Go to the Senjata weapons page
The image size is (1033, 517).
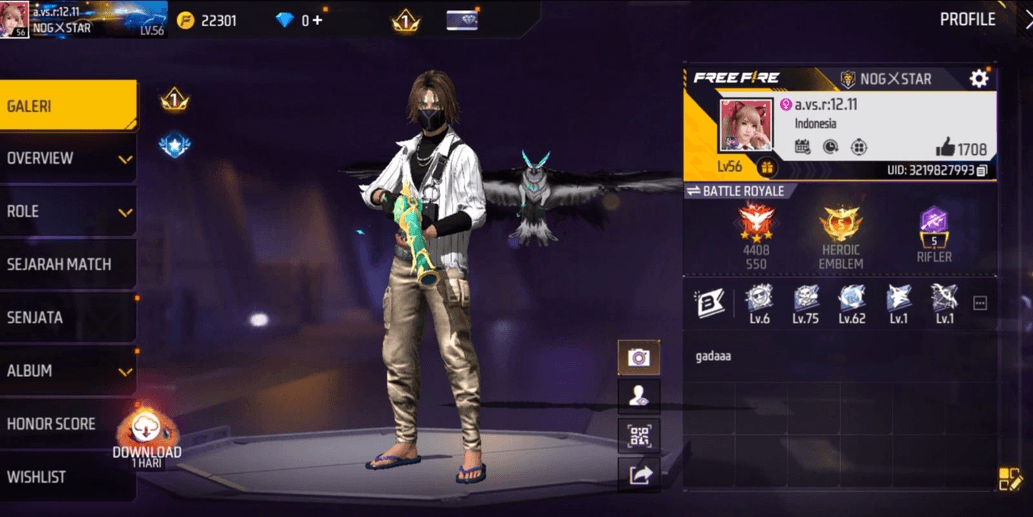[x=66, y=317]
